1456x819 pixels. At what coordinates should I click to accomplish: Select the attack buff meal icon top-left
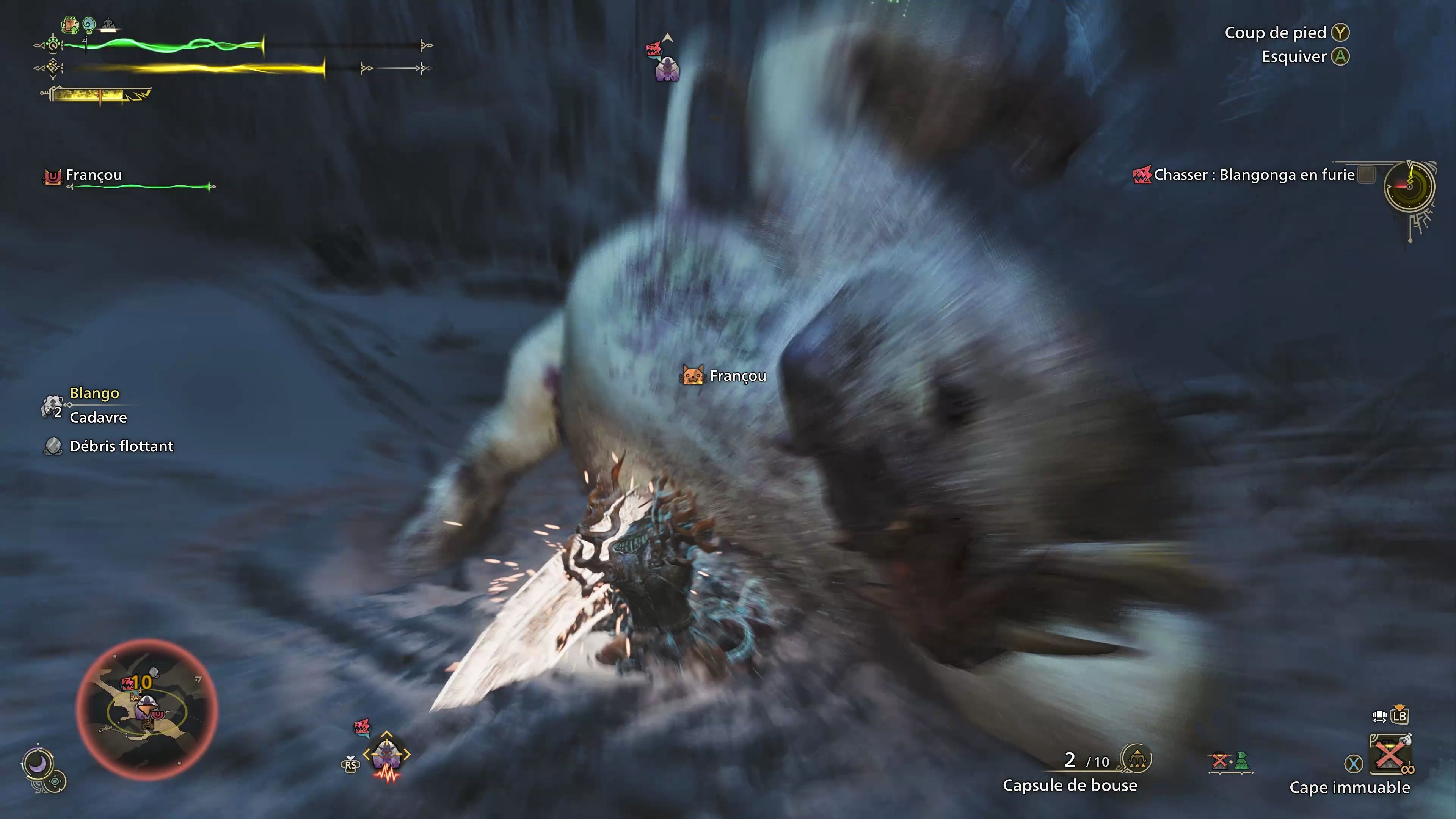tap(69, 25)
